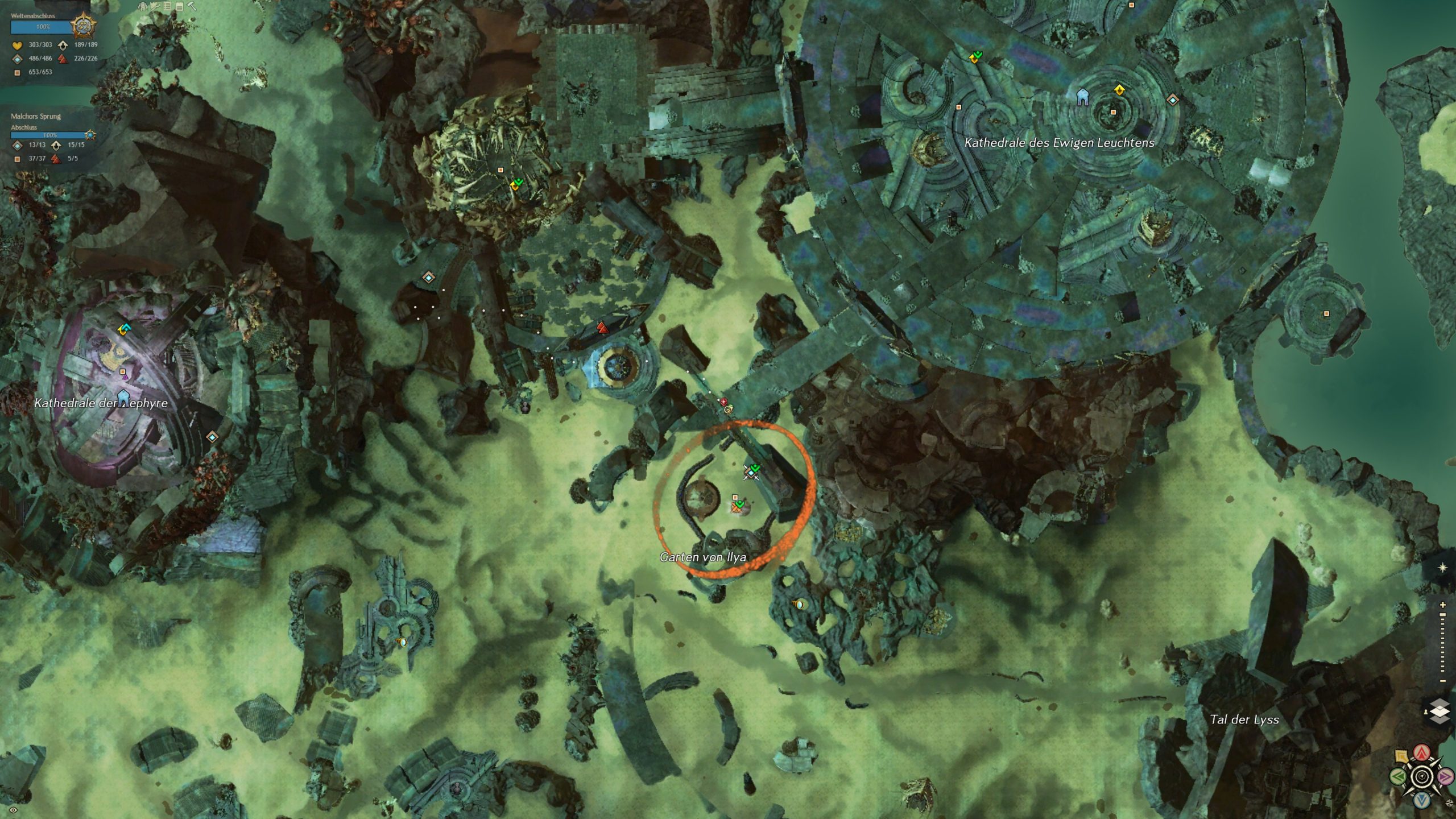Click the asura gate marker near Kathedrale des Ewigen Leuchtens
The height and width of the screenshot is (819, 1456).
[x=1082, y=97]
